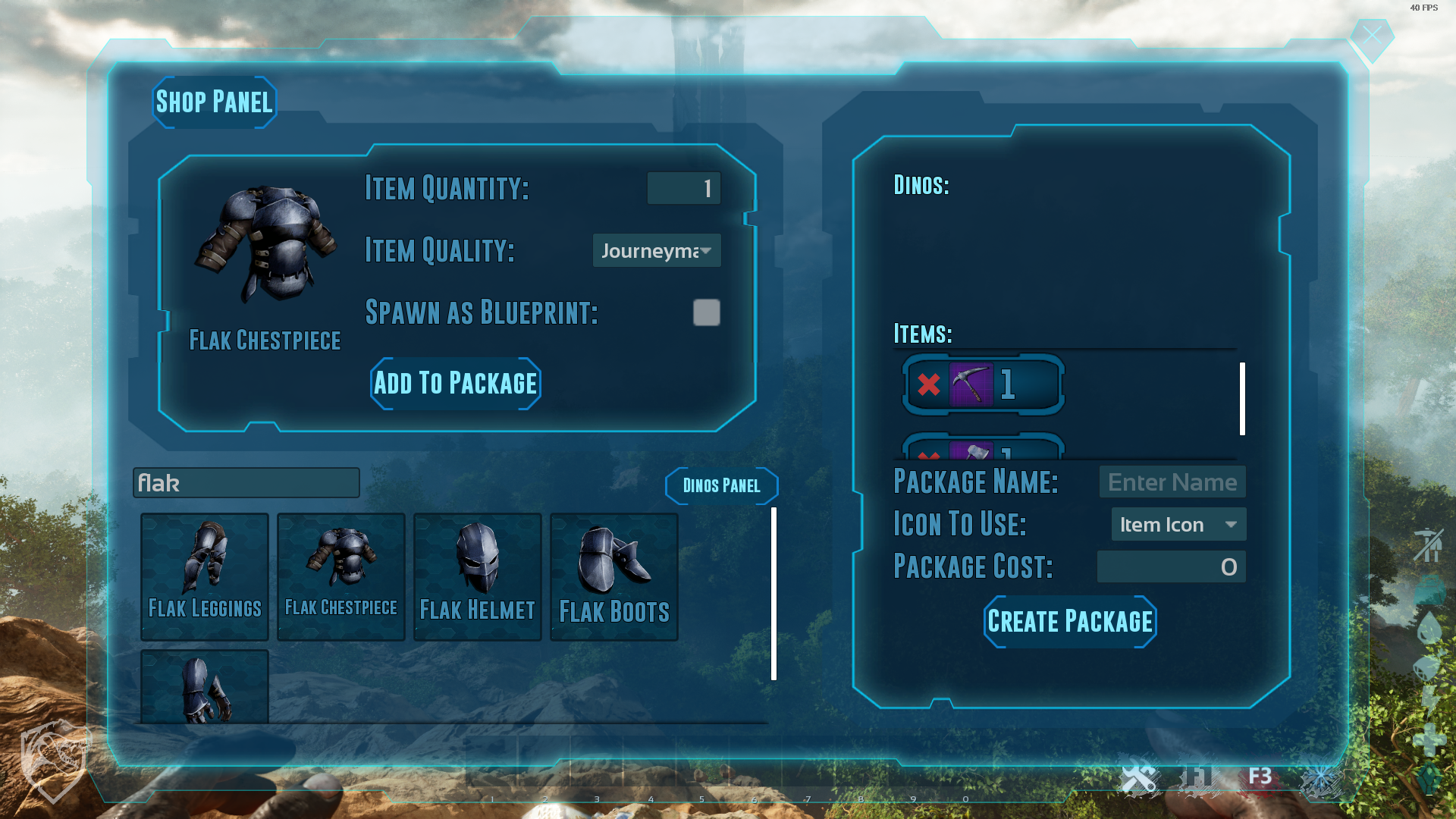Click the item search results scrollbar
This screenshot has width=1456, height=819.
(x=773, y=594)
